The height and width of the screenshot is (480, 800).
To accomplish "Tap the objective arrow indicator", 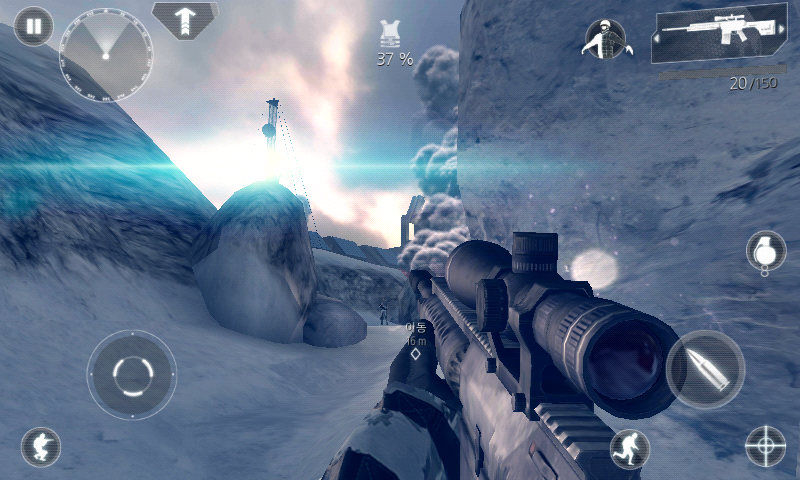I will [x=185, y=19].
